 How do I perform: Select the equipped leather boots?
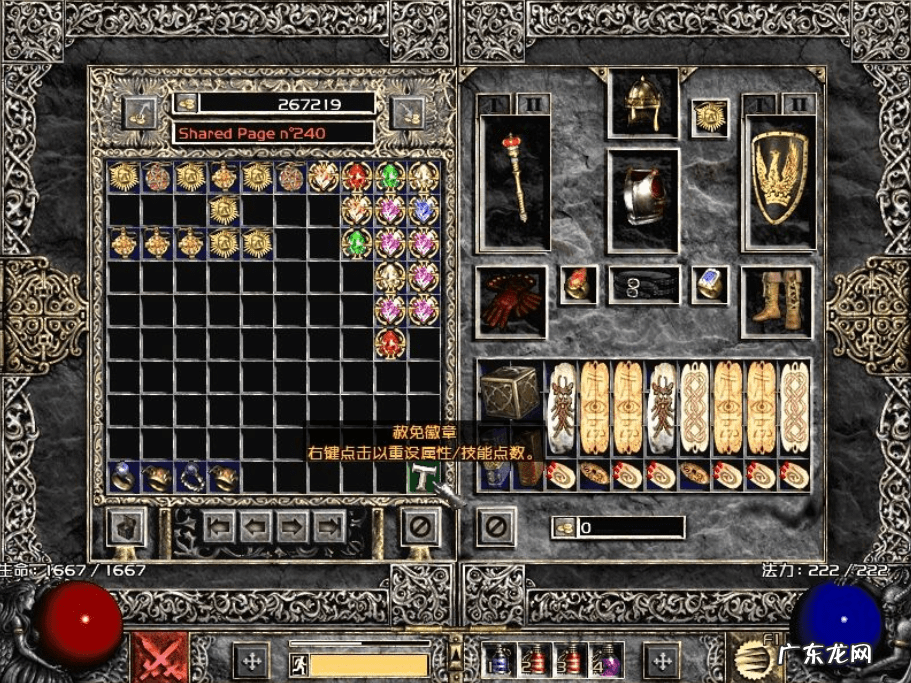tap(776, 300)
